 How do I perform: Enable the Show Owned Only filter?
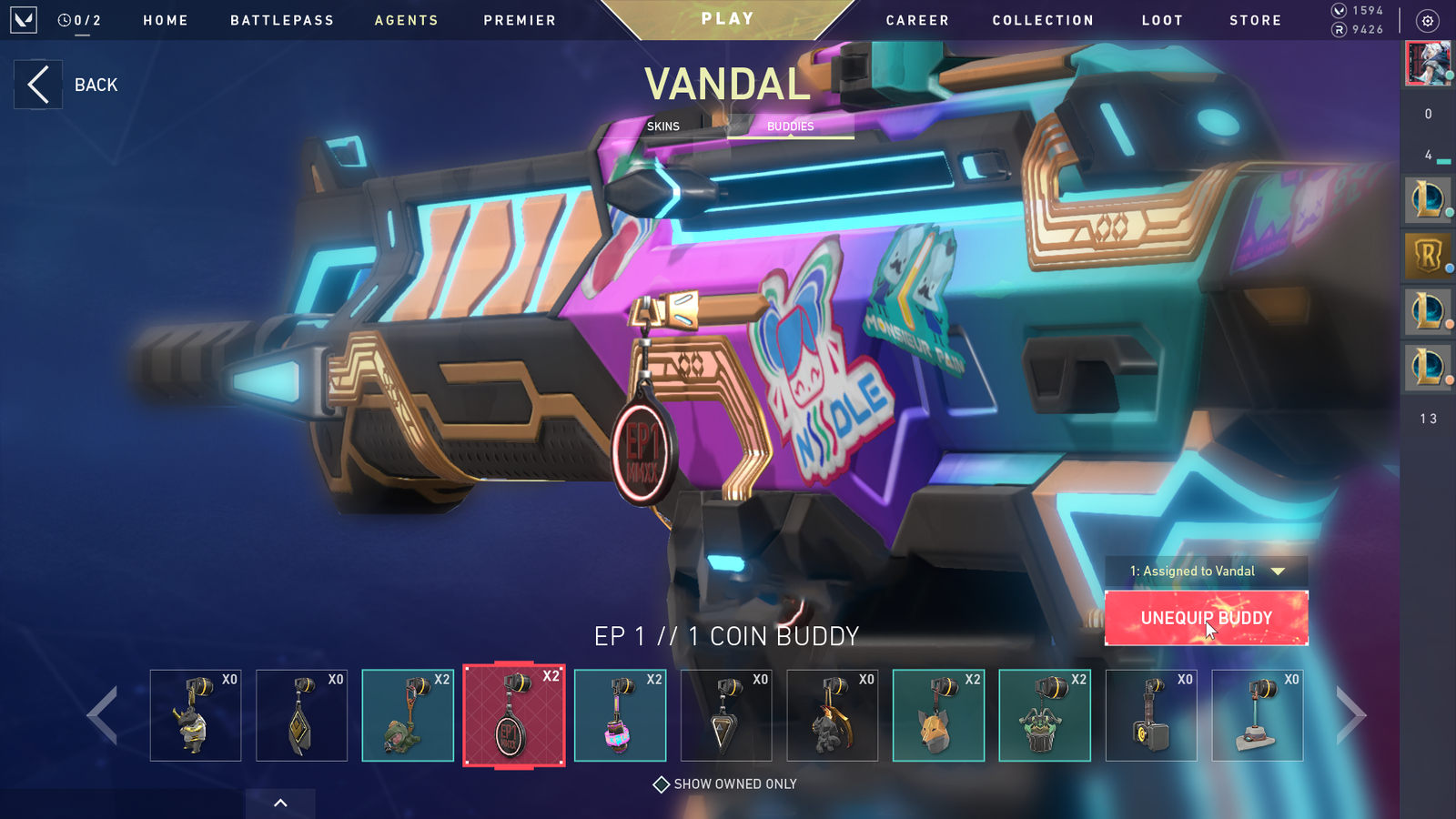click(662, 784)
